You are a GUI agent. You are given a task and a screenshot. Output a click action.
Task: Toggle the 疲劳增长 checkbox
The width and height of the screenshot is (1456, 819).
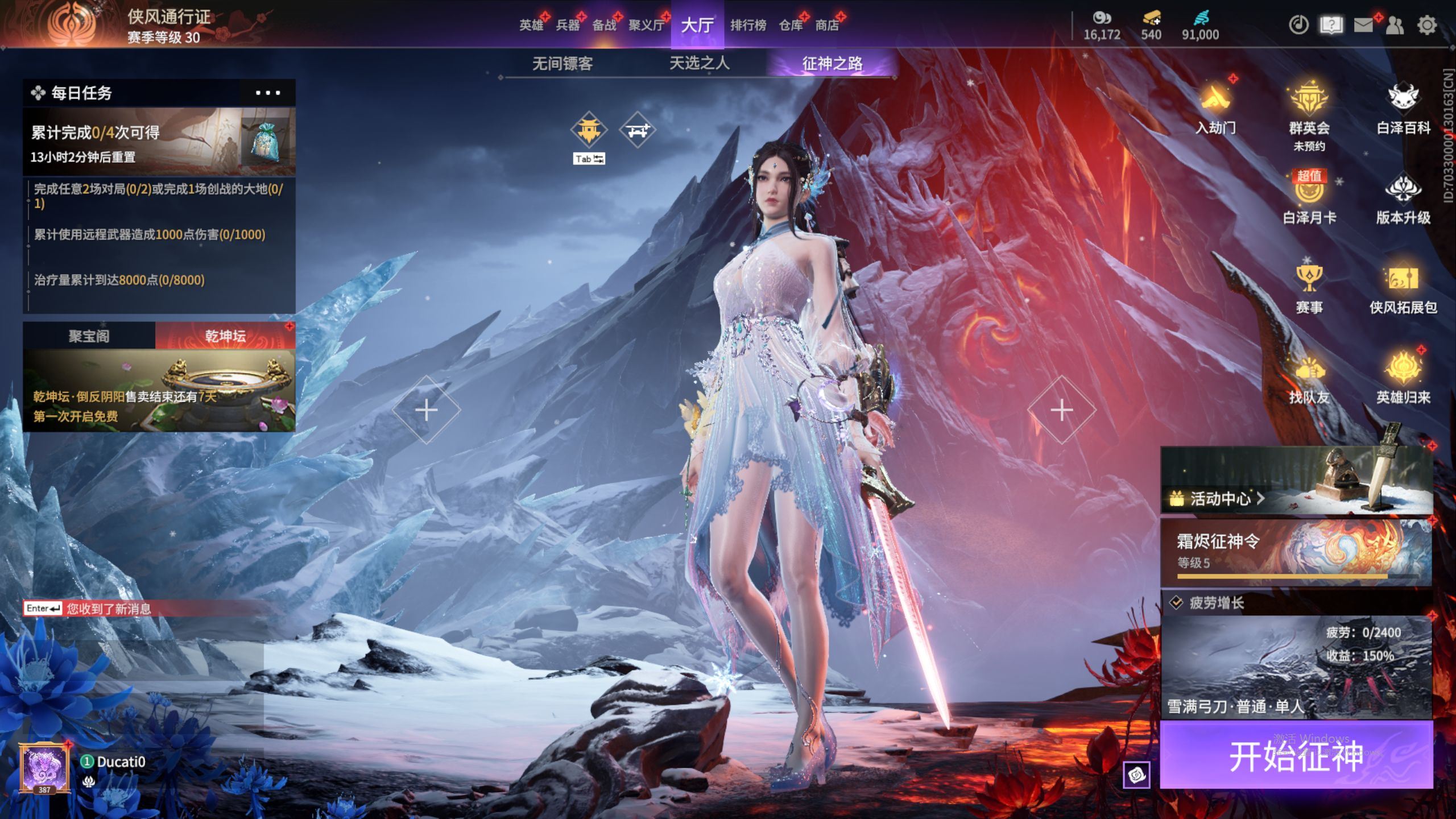point(1176,603)
